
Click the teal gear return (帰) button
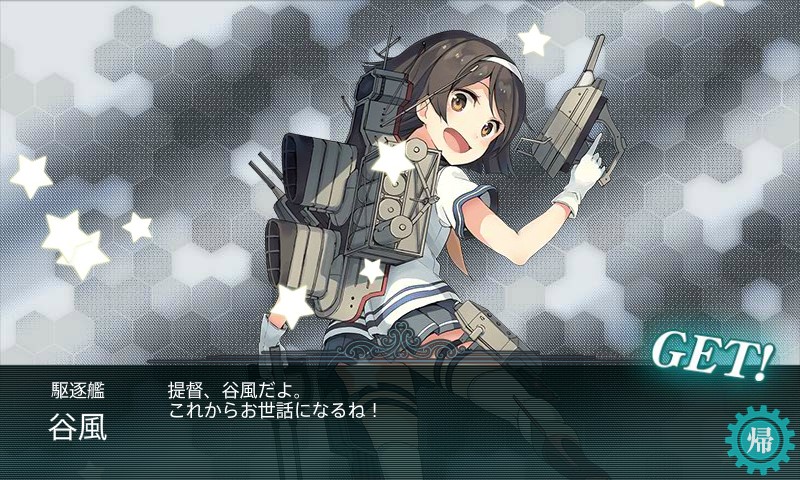tap(759, 439)
